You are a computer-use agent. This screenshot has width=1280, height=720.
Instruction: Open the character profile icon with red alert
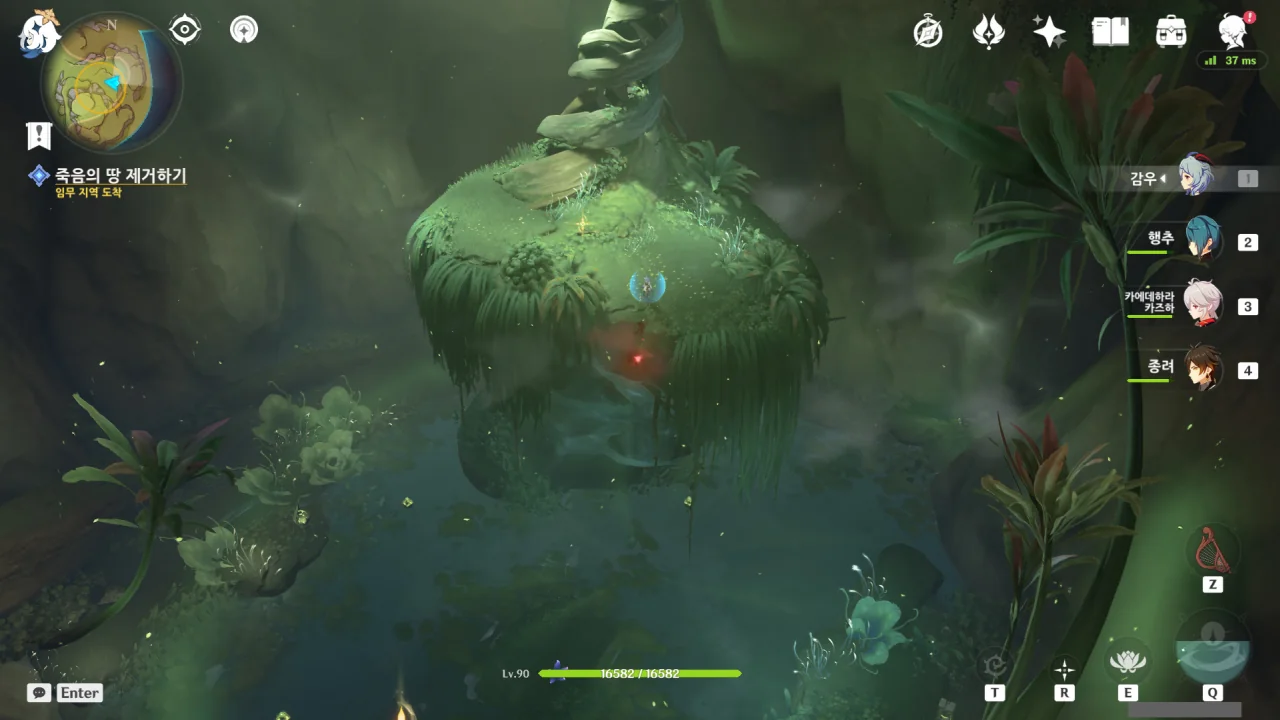1233,32
